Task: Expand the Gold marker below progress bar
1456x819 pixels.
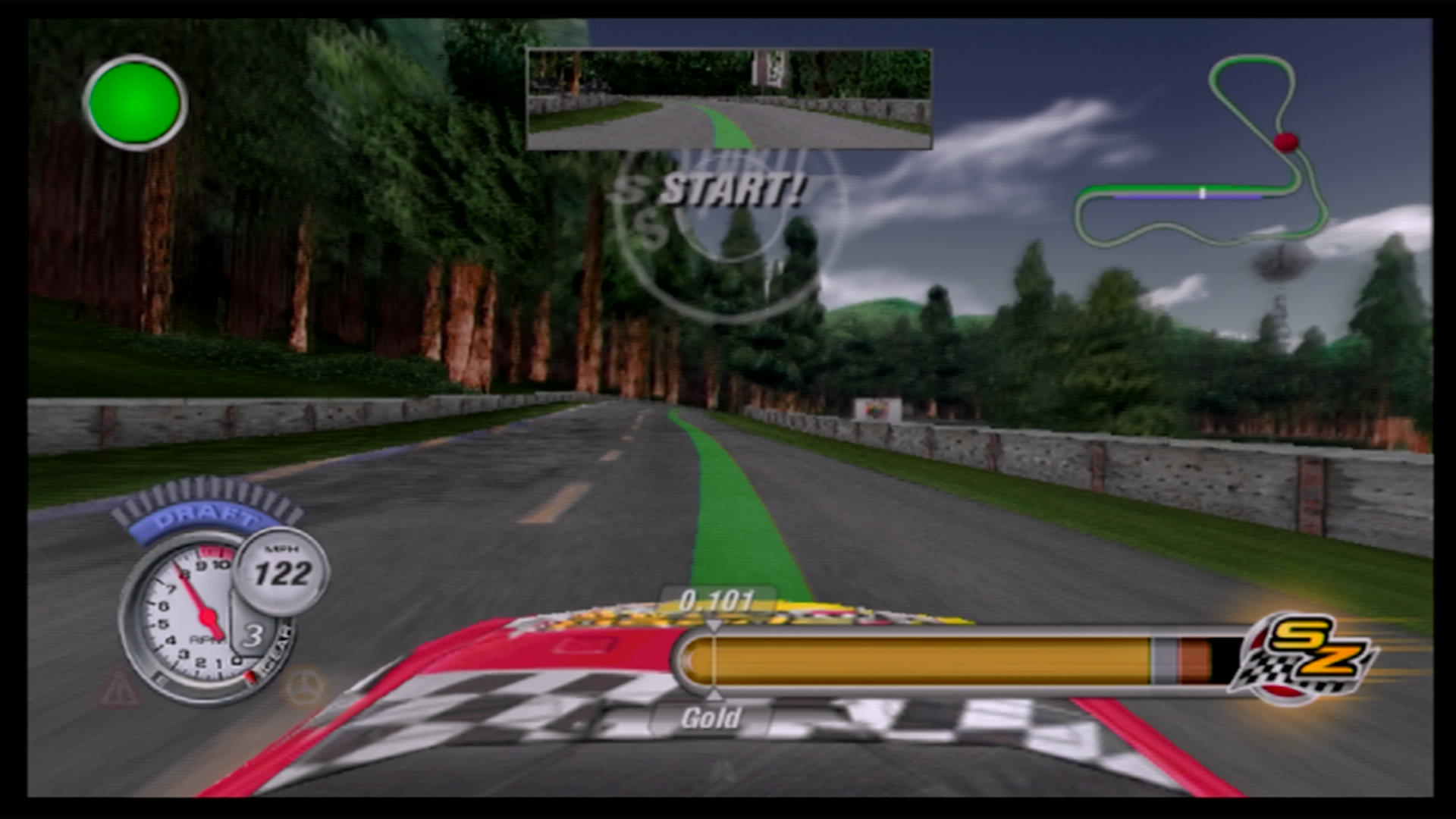Action: click(x=711, y=717)
